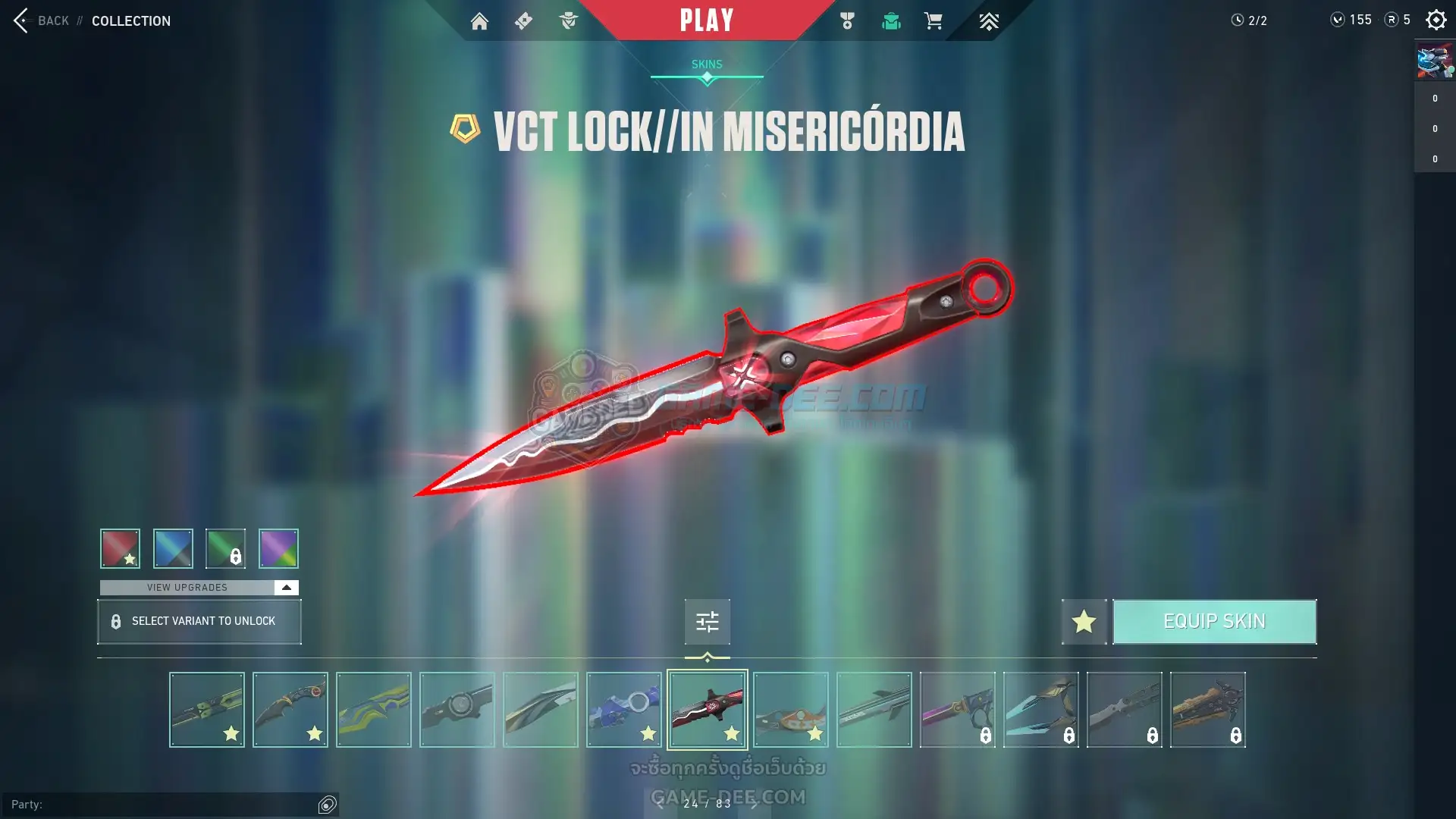Equip the VCT LOCK//IN Misericórdia skin
Screen dimensions: 1456x819
(1214, 622)
